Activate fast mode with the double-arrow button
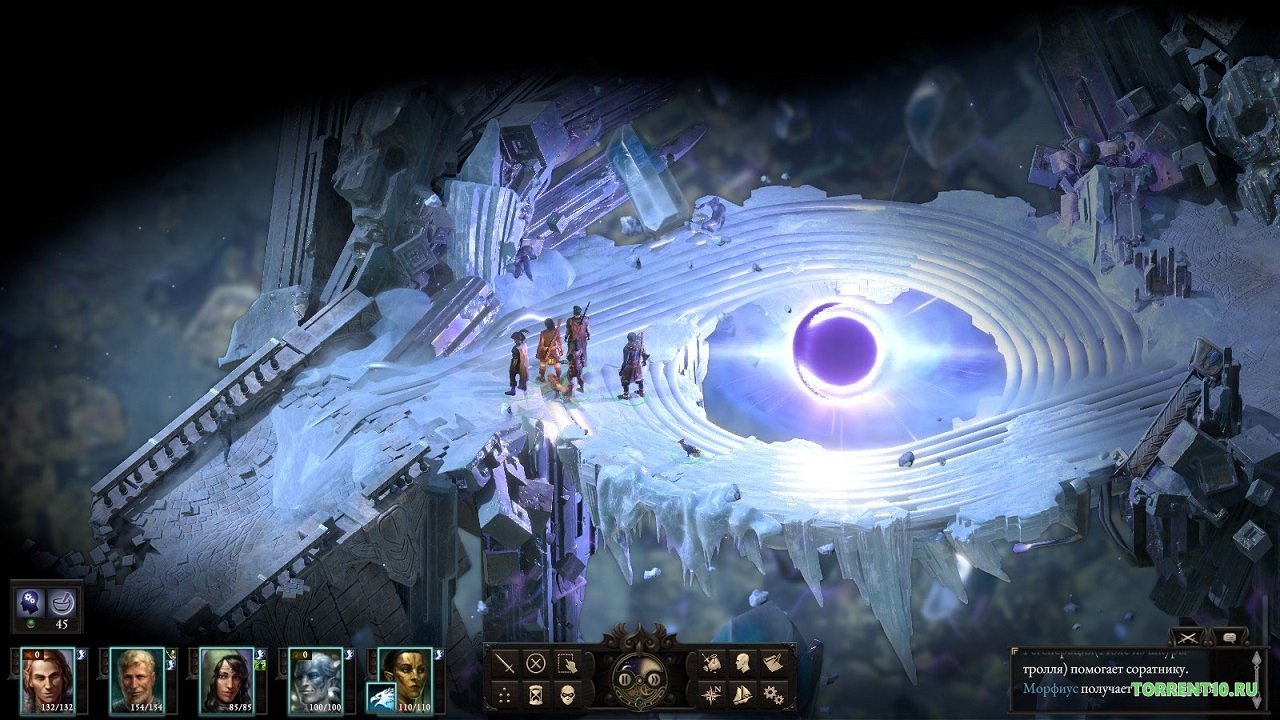1280x720 pixels. click(655, 679)
